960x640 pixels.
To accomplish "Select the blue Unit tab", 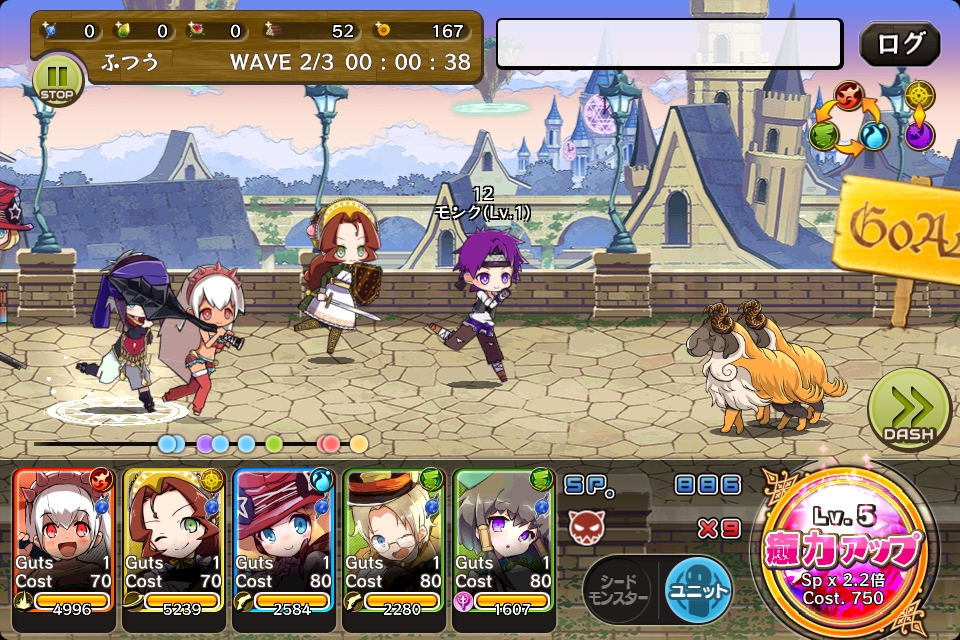I will (697, 586).
